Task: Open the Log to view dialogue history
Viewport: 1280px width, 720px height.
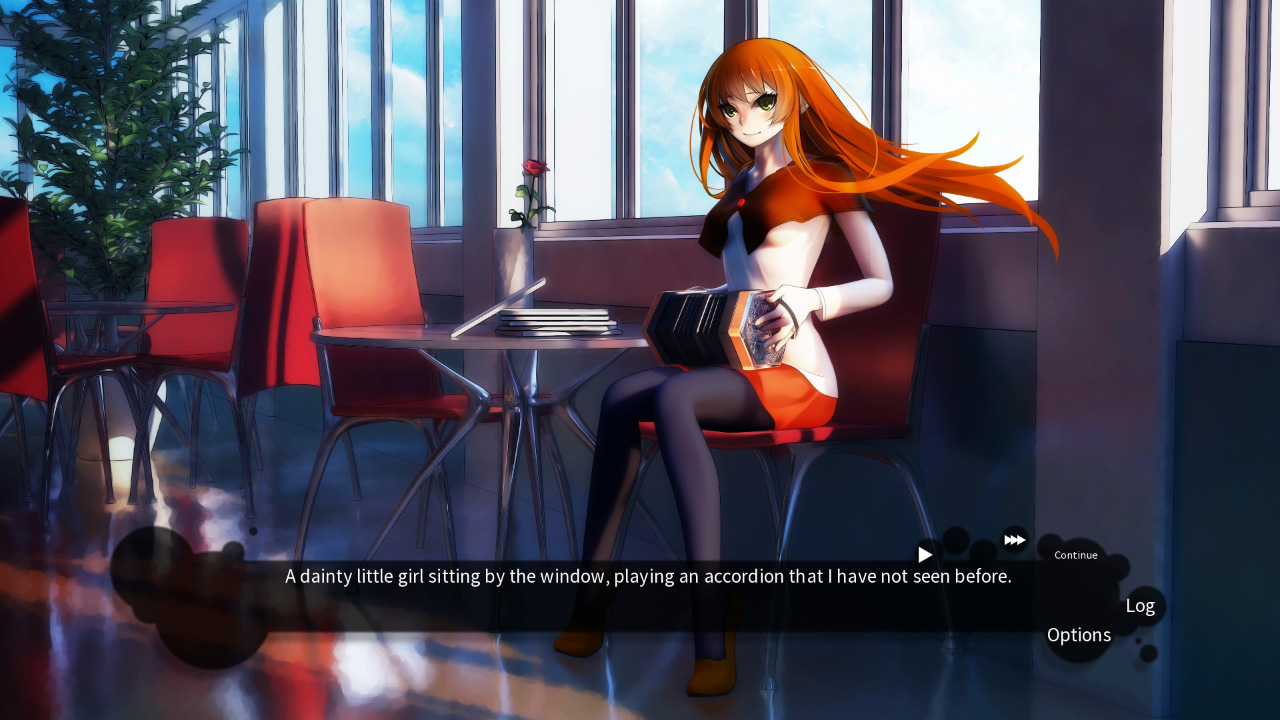Action: tap(1140, 605)
